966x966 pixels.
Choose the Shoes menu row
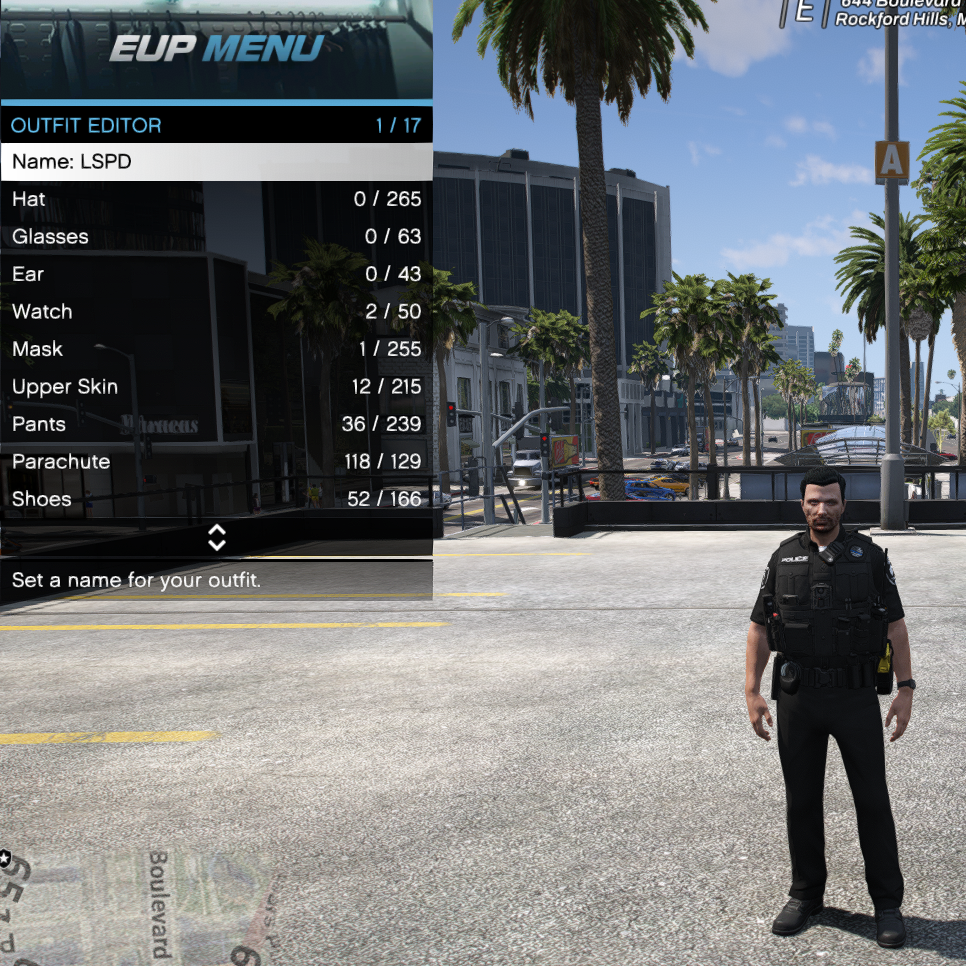[x=216, y=499]
